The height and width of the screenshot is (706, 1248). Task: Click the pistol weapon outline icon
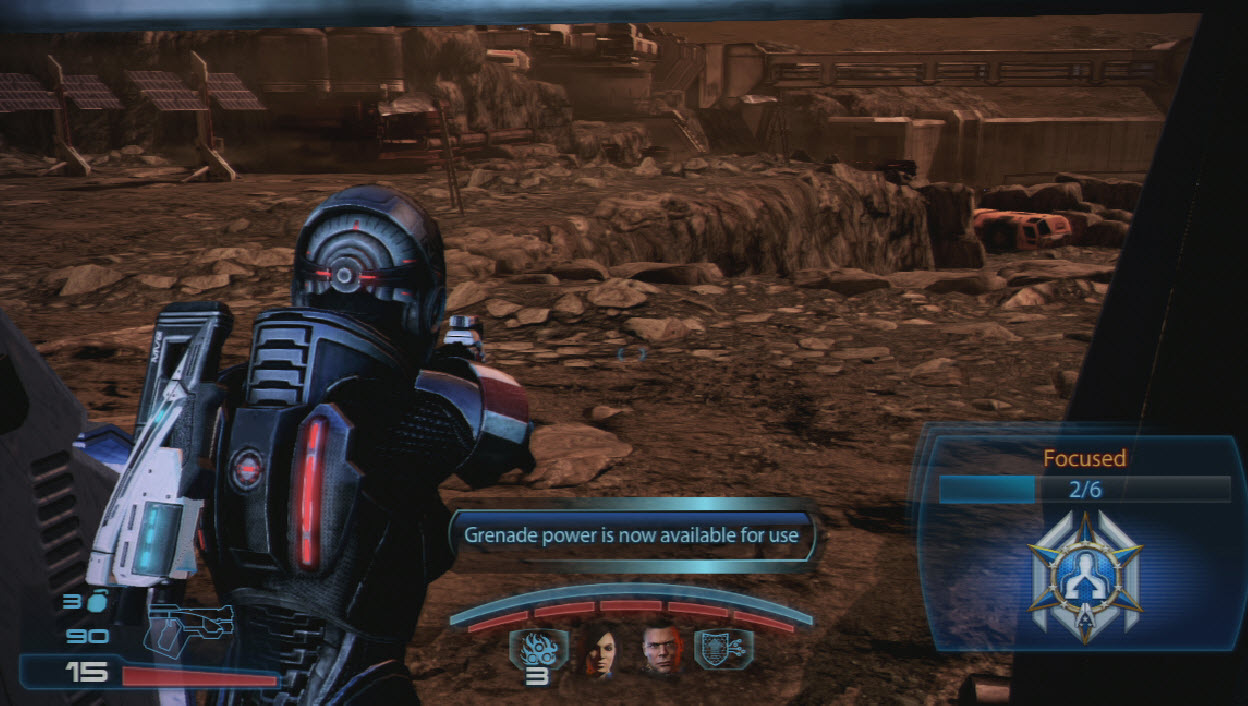tap(190, 624)
